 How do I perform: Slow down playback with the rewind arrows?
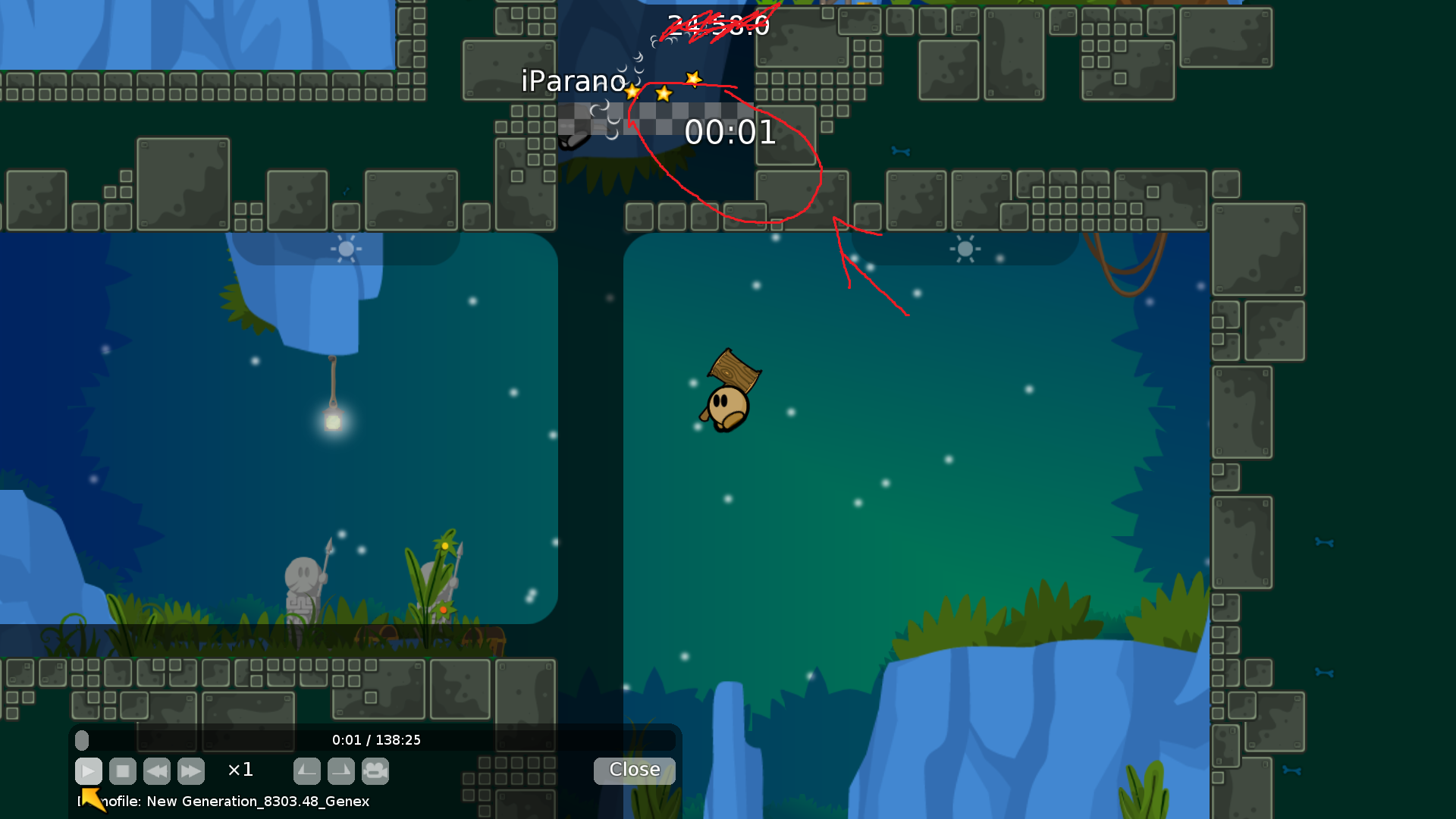tap(157, 771)
